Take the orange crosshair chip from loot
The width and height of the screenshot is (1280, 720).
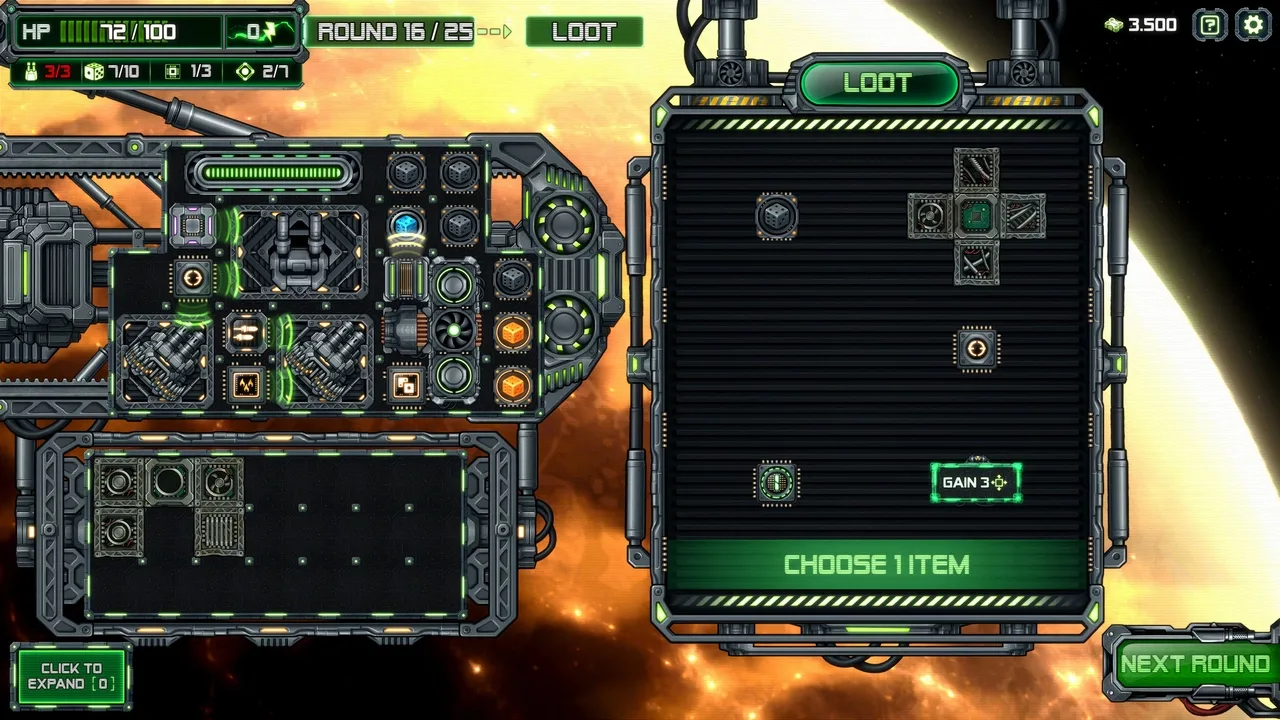tap(977, 349)
